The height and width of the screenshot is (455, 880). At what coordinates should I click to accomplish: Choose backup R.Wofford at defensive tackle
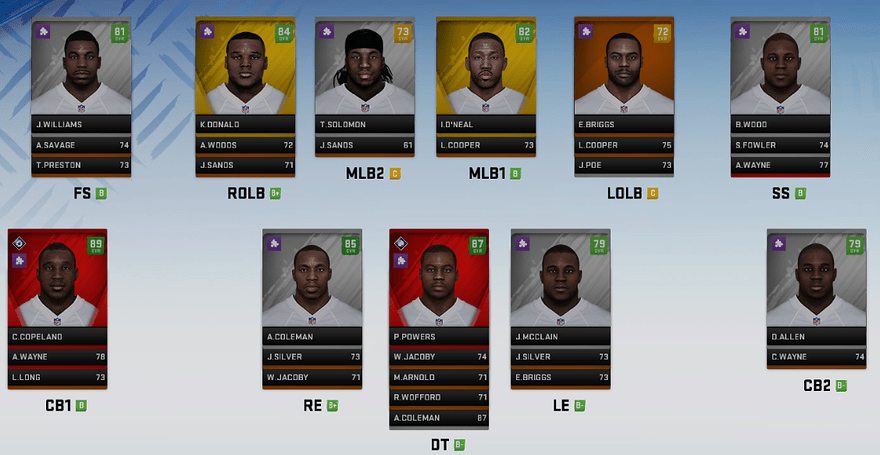[438, 397]
